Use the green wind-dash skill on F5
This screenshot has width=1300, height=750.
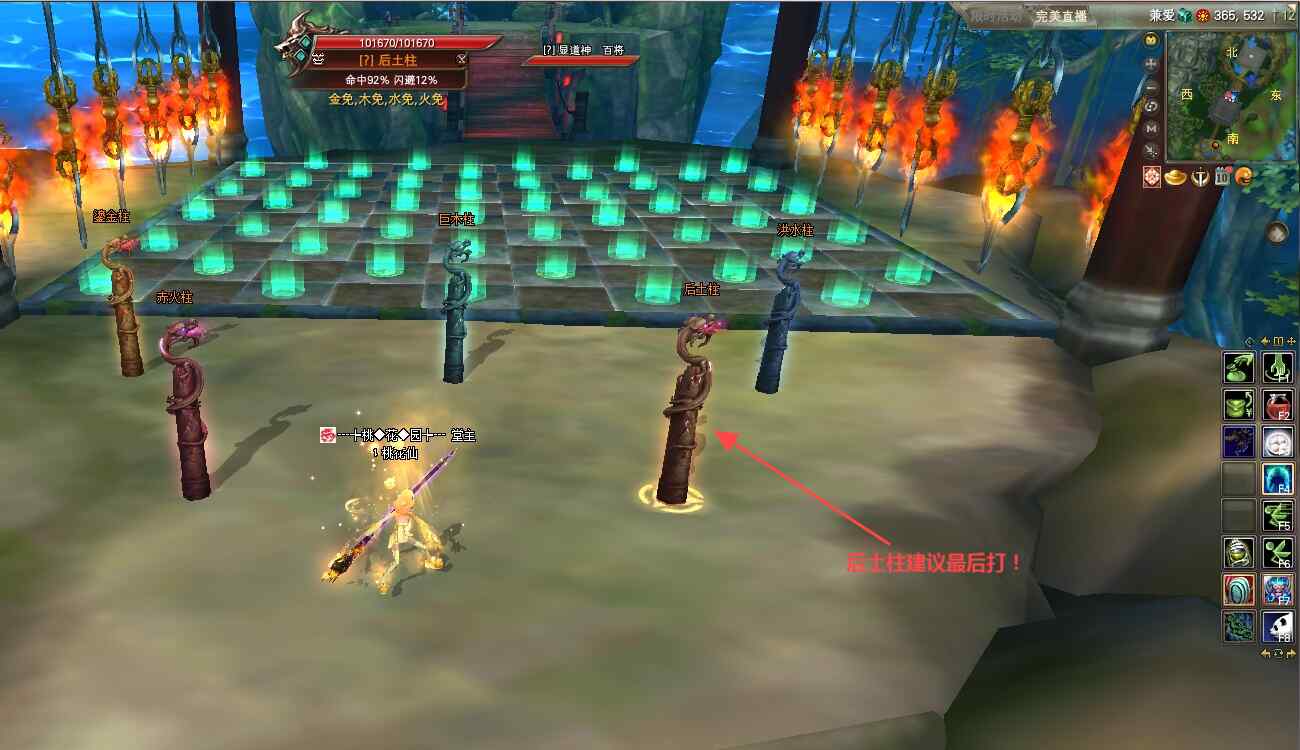tap(1278, 516)
